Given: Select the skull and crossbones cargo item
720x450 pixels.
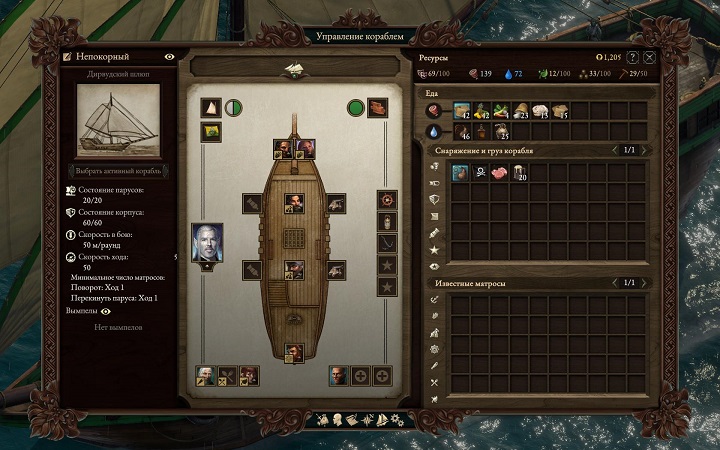Looking at the screenshot, I should click(x=481, y=173).
